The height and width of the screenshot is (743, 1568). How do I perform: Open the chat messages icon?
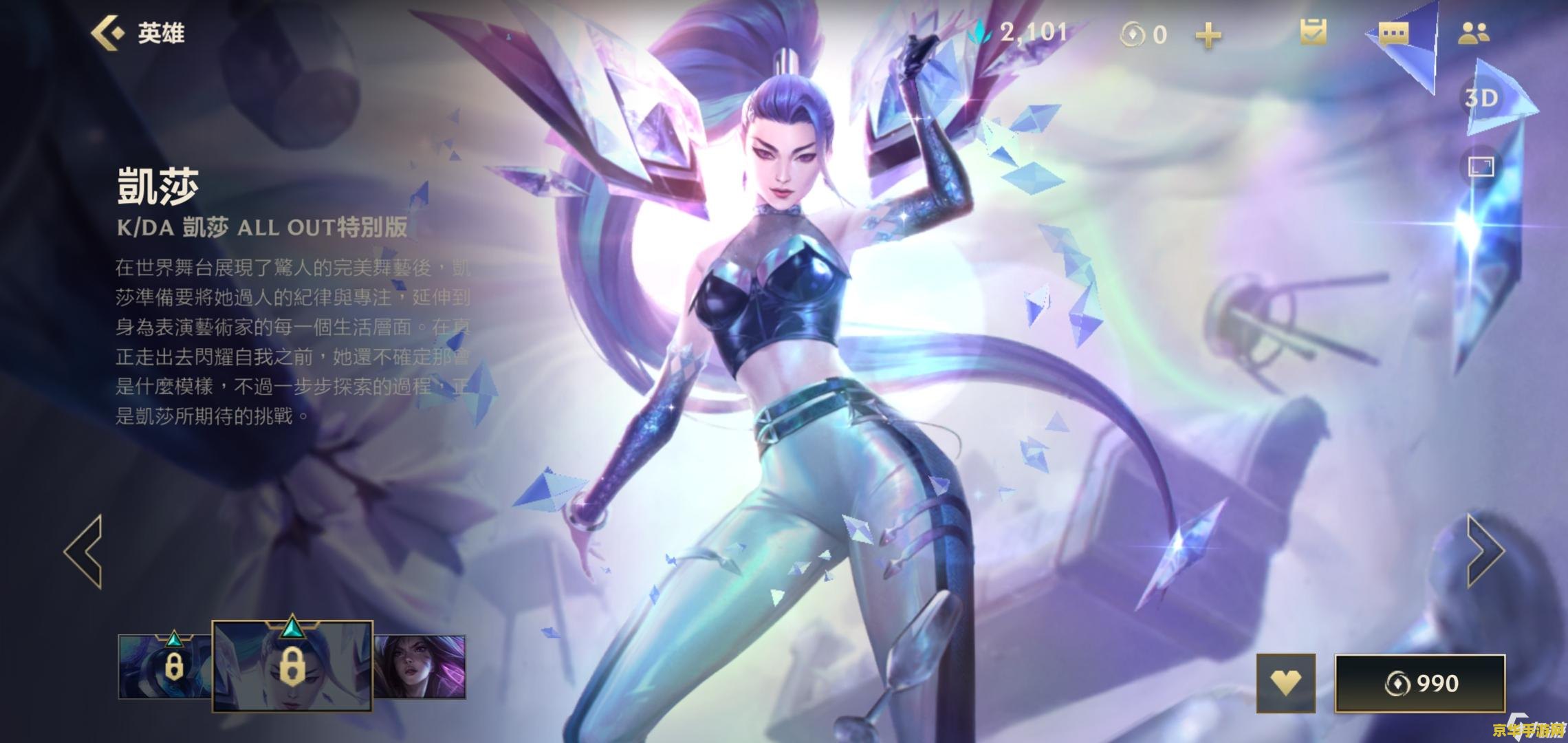coord(1393,33)
